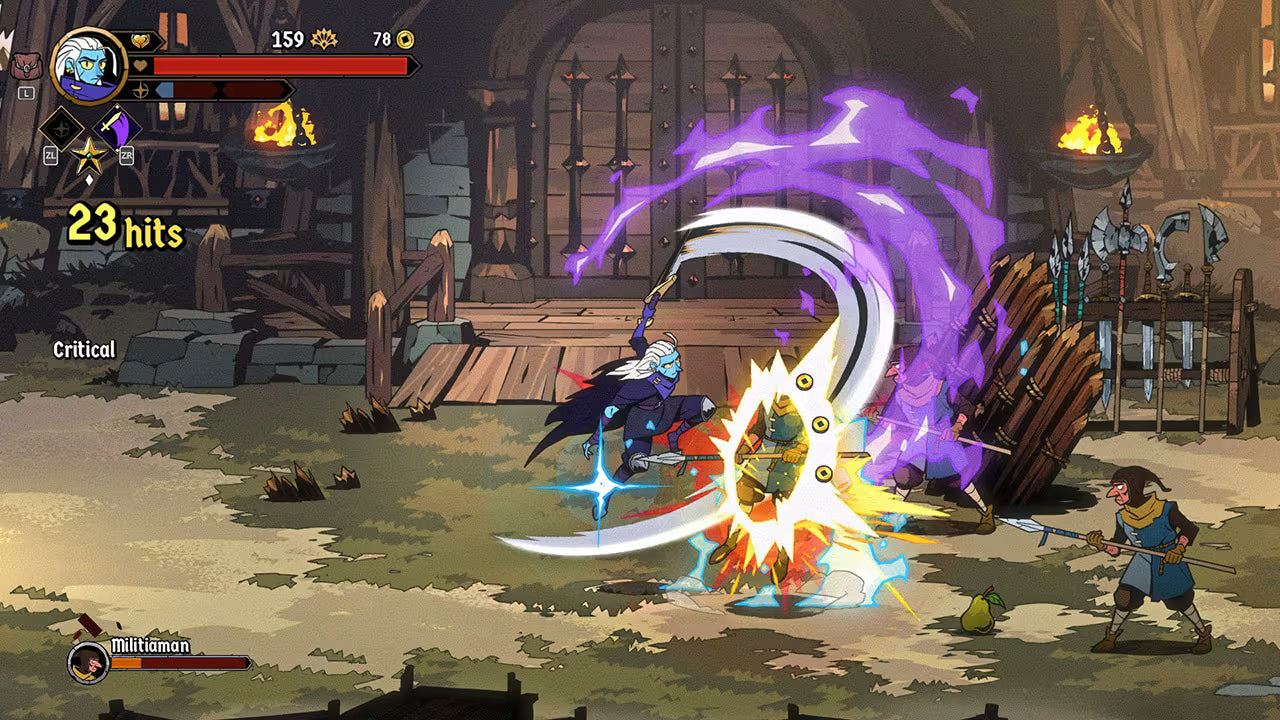Image resolution: width=1280 pixels, height=720 pixels.
Task: Select the ZL skill diamond icon
Action: [x=64, y=126]
